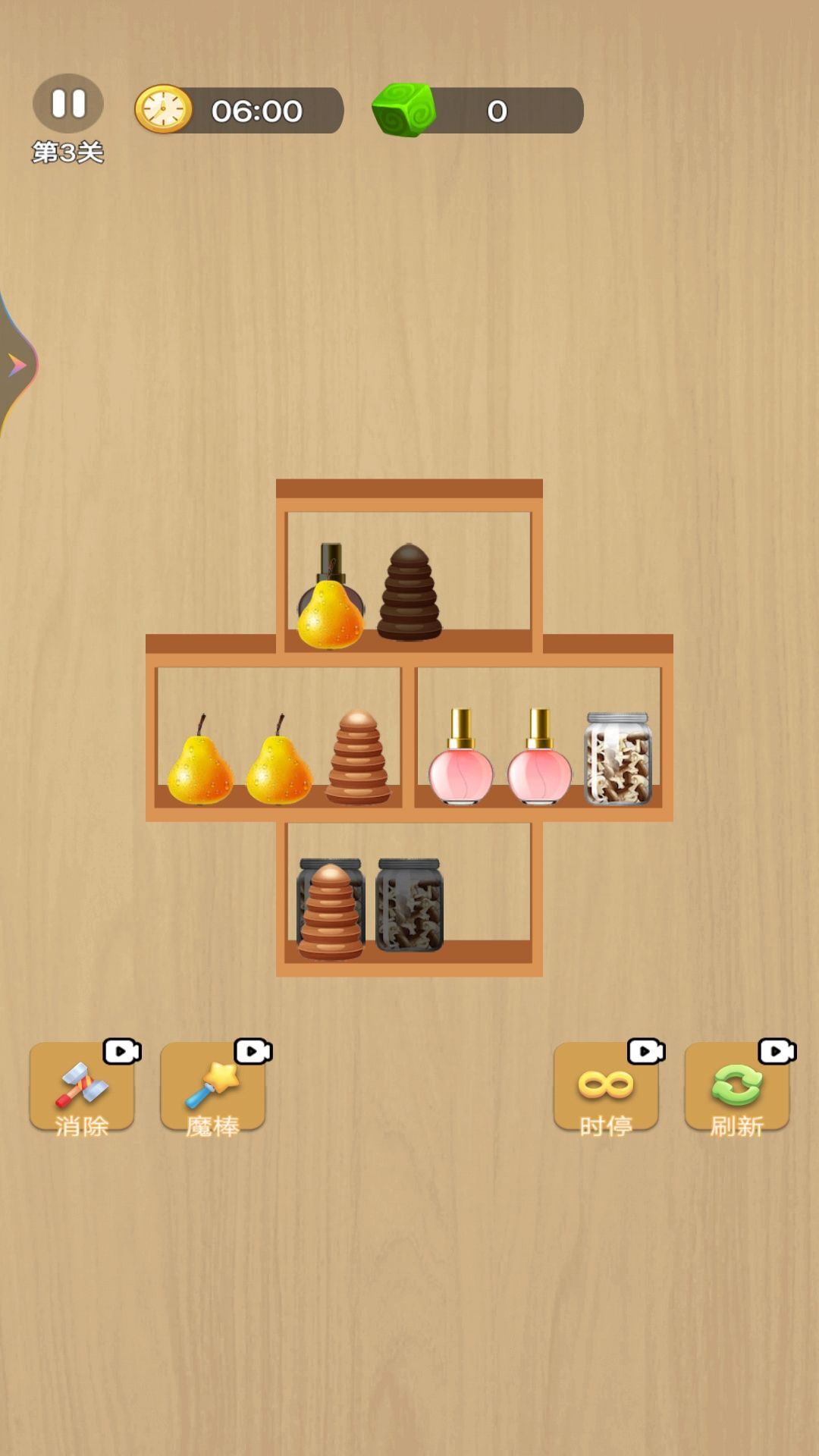Tap the 刷新 refresh button
This screenshot has width=819, height=1456.
click(737, 1088)
